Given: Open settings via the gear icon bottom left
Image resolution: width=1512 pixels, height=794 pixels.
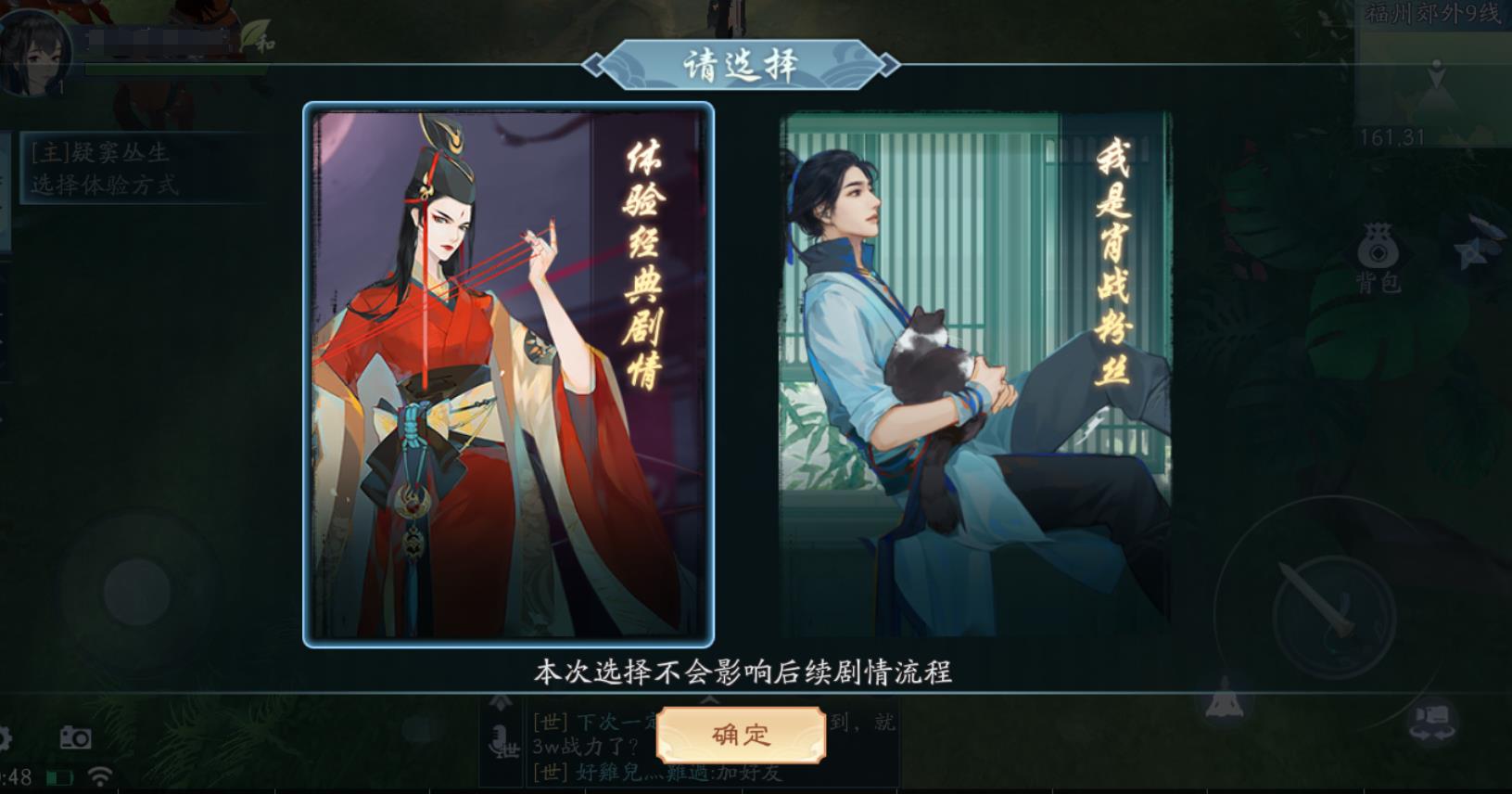Looking at the screenshot, I should [x=5, y=736].
